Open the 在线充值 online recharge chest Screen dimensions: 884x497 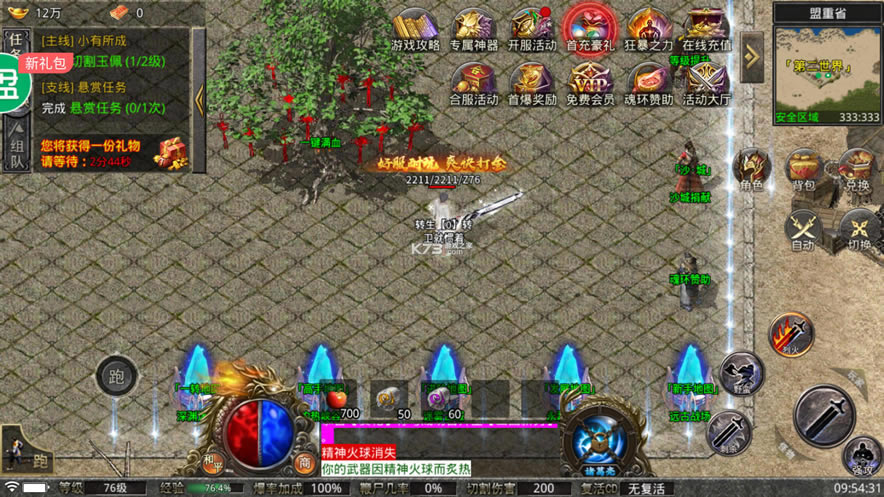click(707, 27)
